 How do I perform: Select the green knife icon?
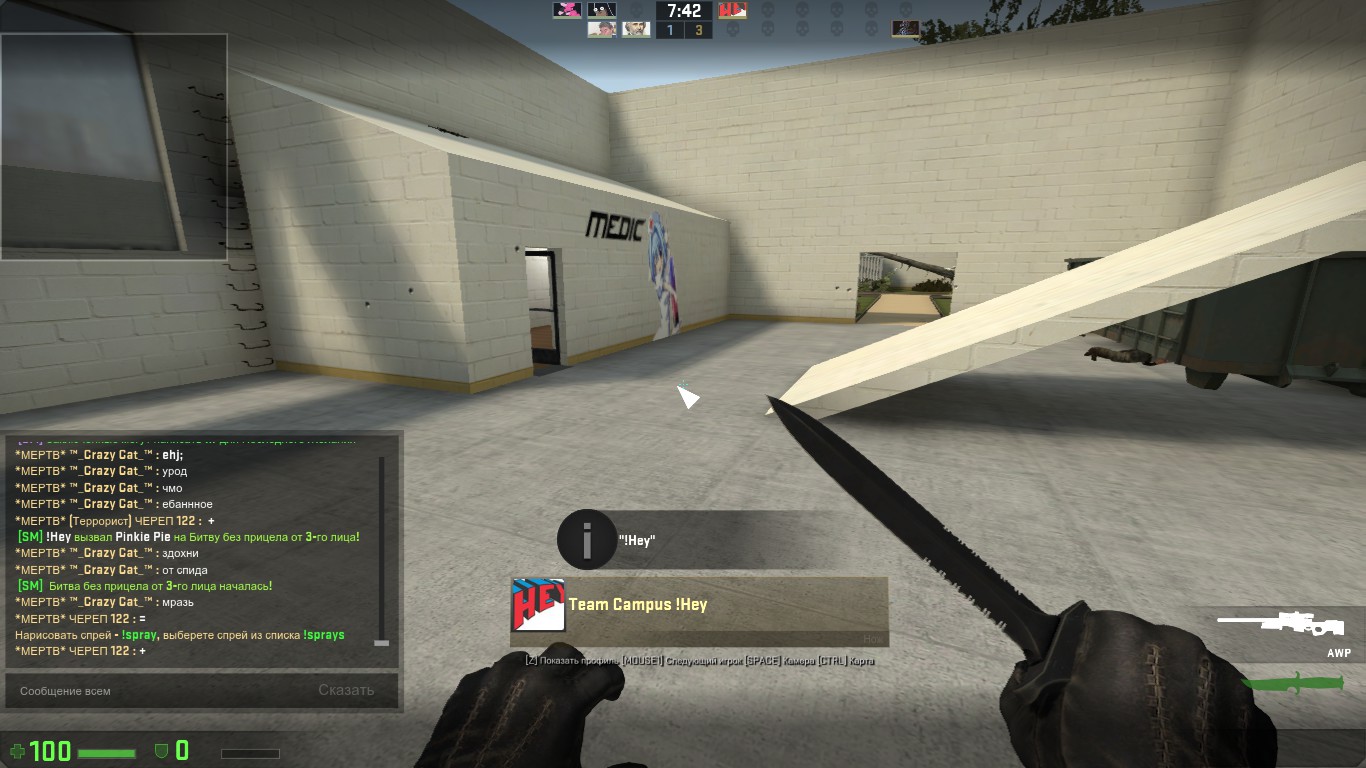[x=1293, y=683]
